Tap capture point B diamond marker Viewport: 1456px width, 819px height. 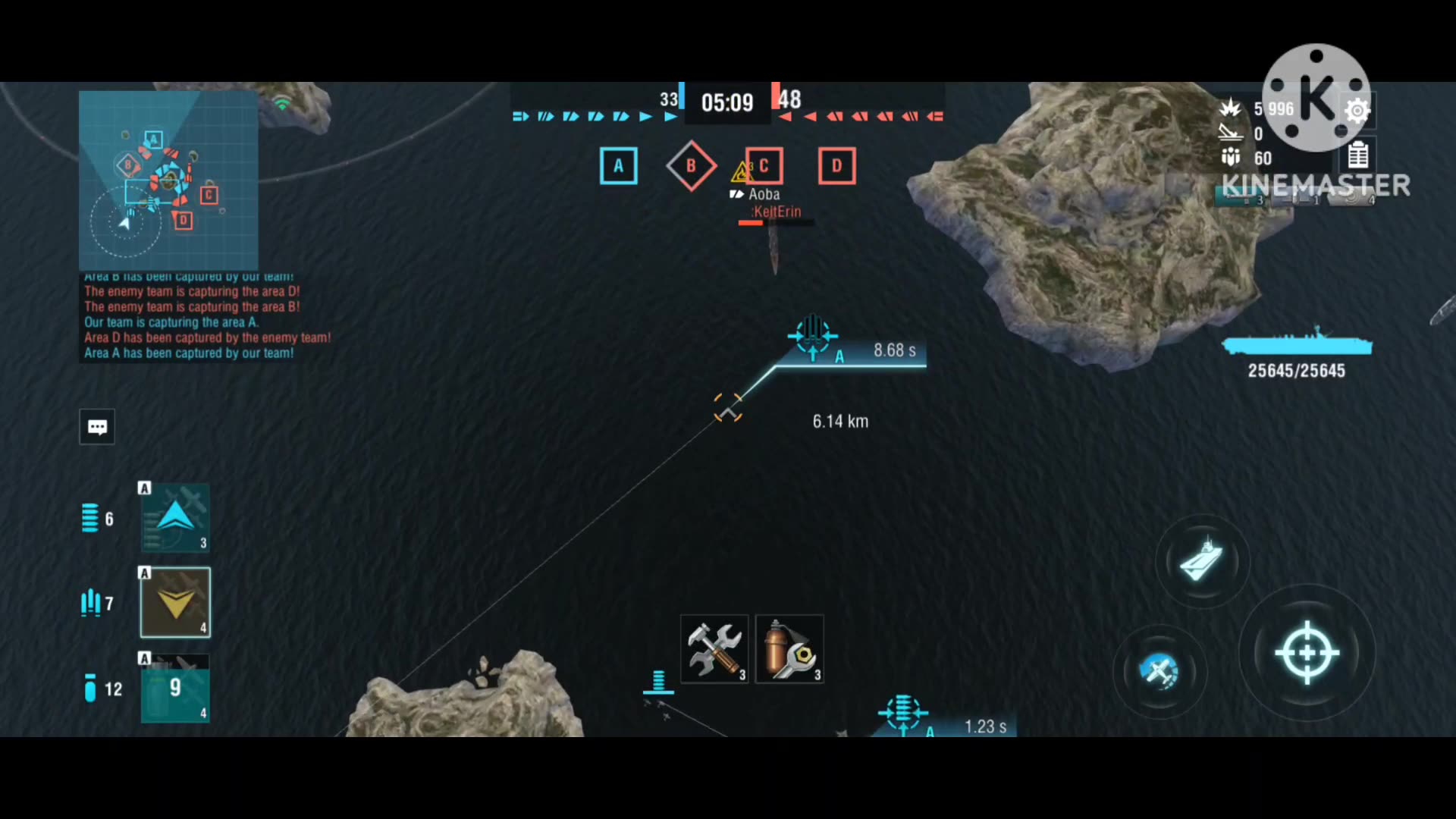point(691,165)
